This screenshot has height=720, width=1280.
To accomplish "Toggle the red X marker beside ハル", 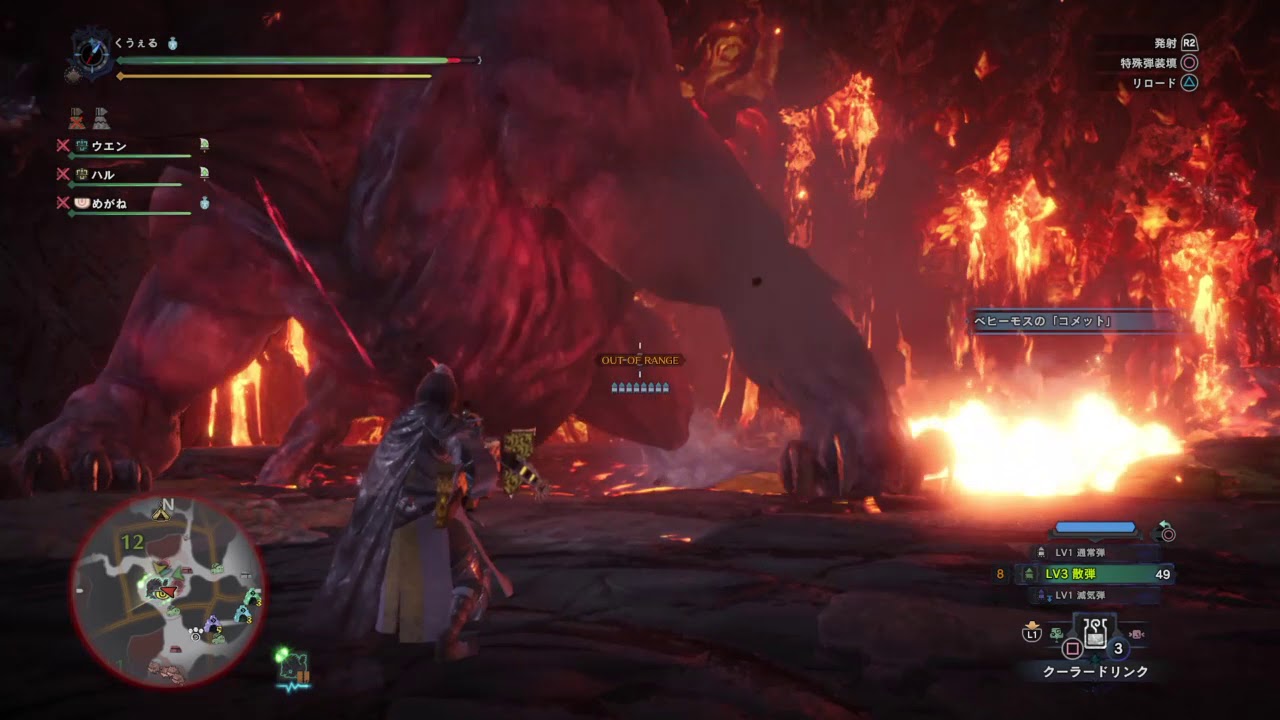I will 62,173.
